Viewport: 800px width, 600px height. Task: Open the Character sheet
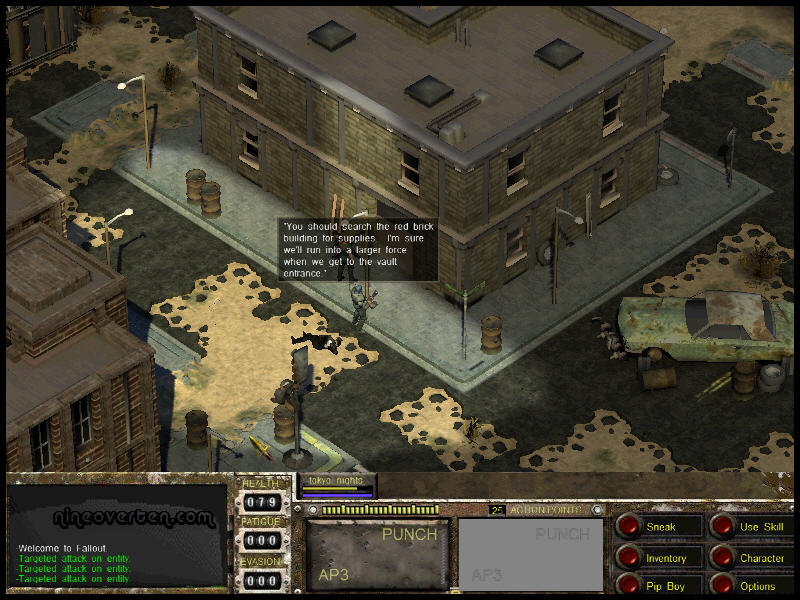click(723, 557)
